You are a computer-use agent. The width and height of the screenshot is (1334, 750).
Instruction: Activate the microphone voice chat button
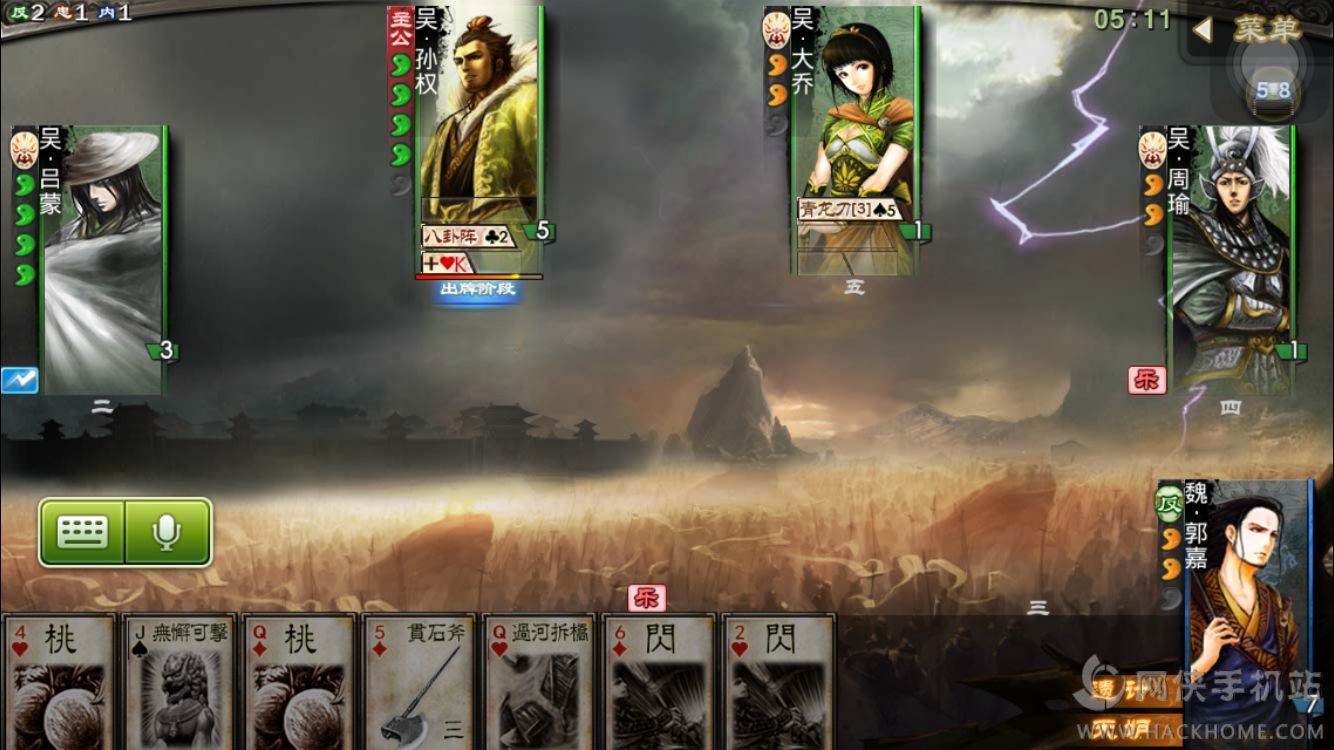(167, 532)
